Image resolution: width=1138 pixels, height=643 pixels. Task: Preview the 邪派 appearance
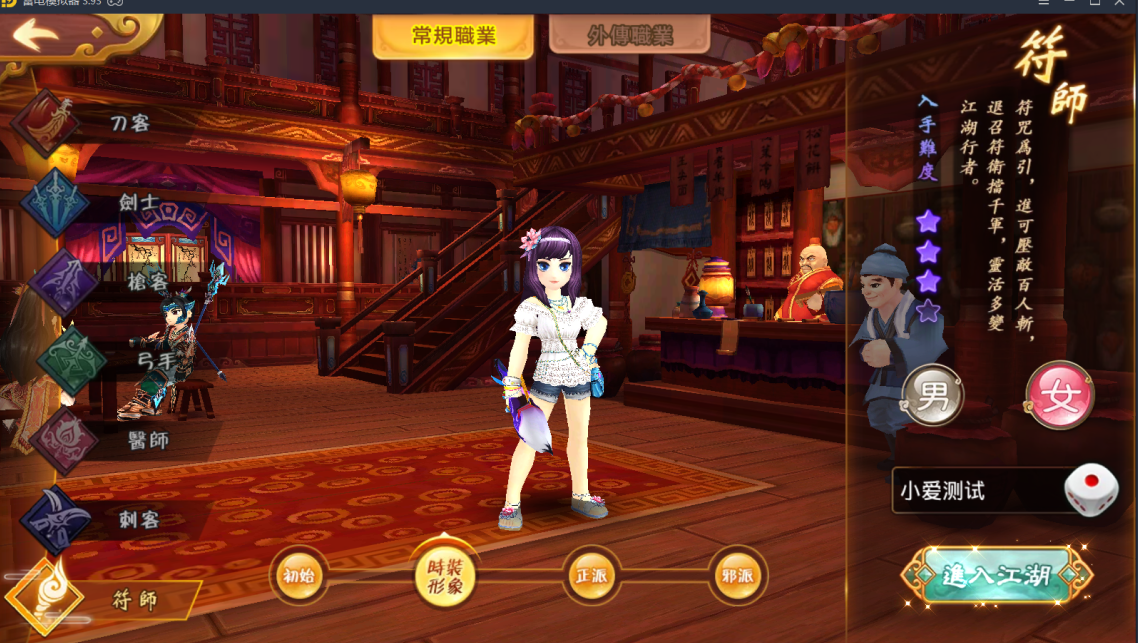pos(738,577)
